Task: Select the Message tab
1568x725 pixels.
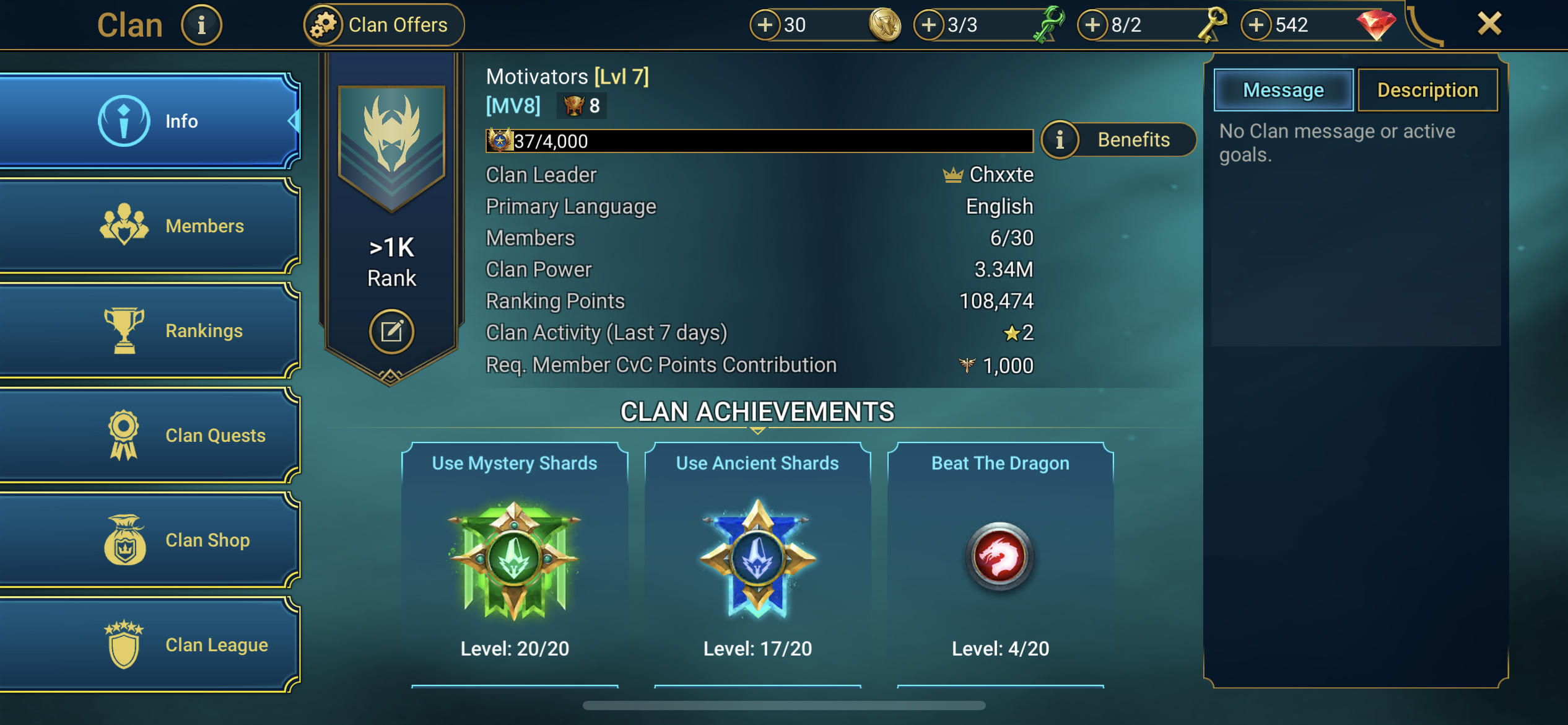Action: pyautogui.click(x=1283, y=90)
